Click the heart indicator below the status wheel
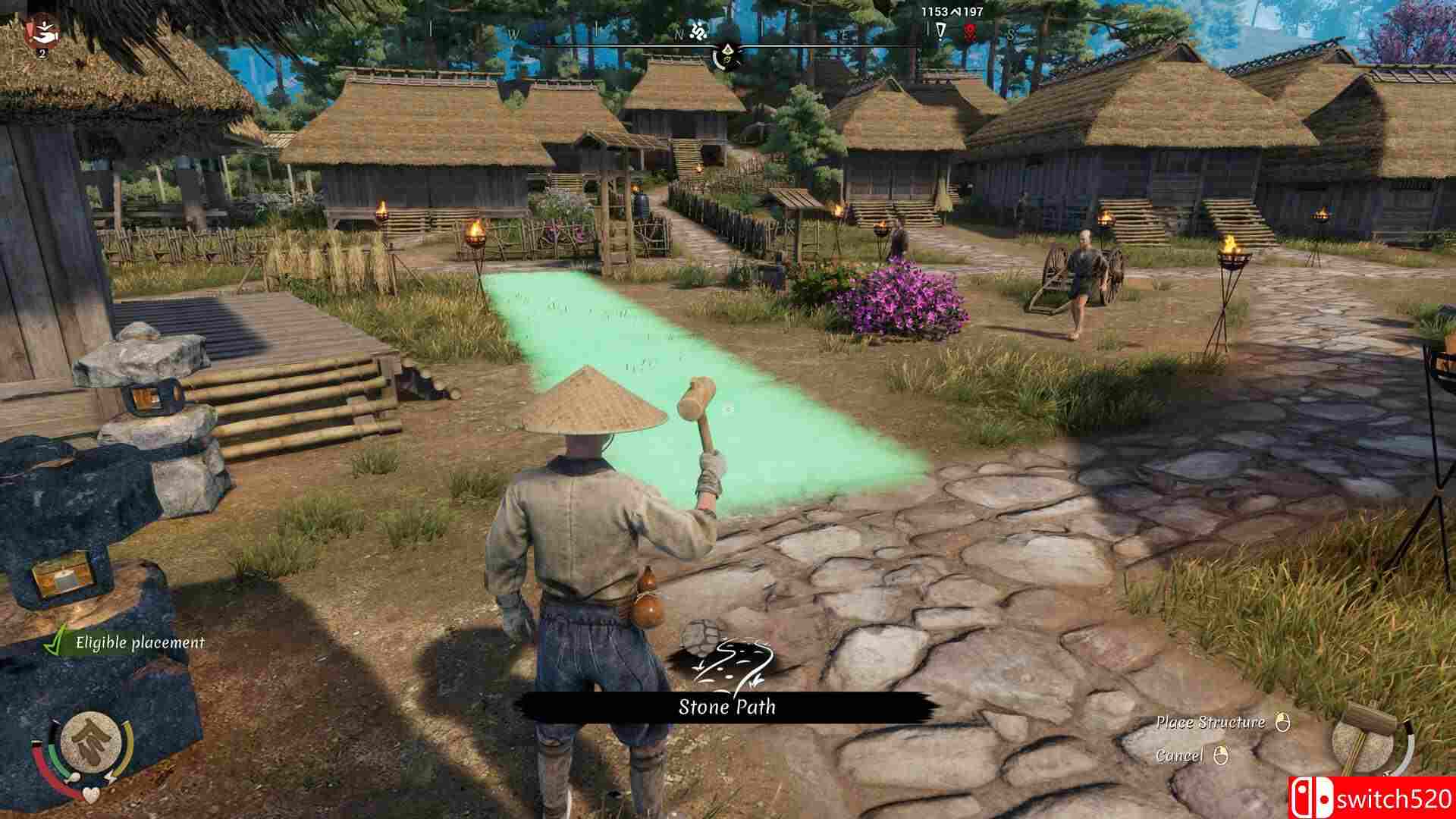Viewport: 1456px width, 819px height. tap(90, 794)
